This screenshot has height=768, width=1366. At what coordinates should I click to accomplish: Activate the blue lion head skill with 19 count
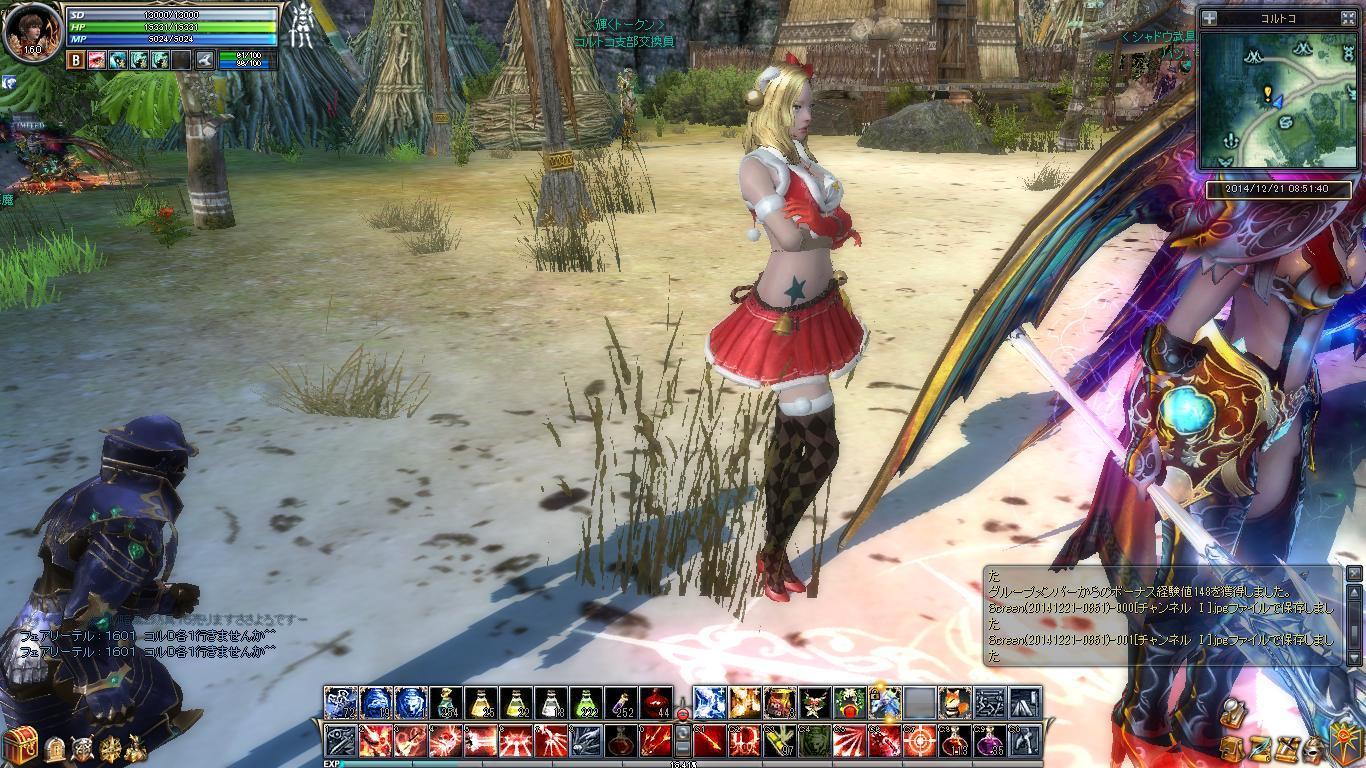(x=376, y=703)
